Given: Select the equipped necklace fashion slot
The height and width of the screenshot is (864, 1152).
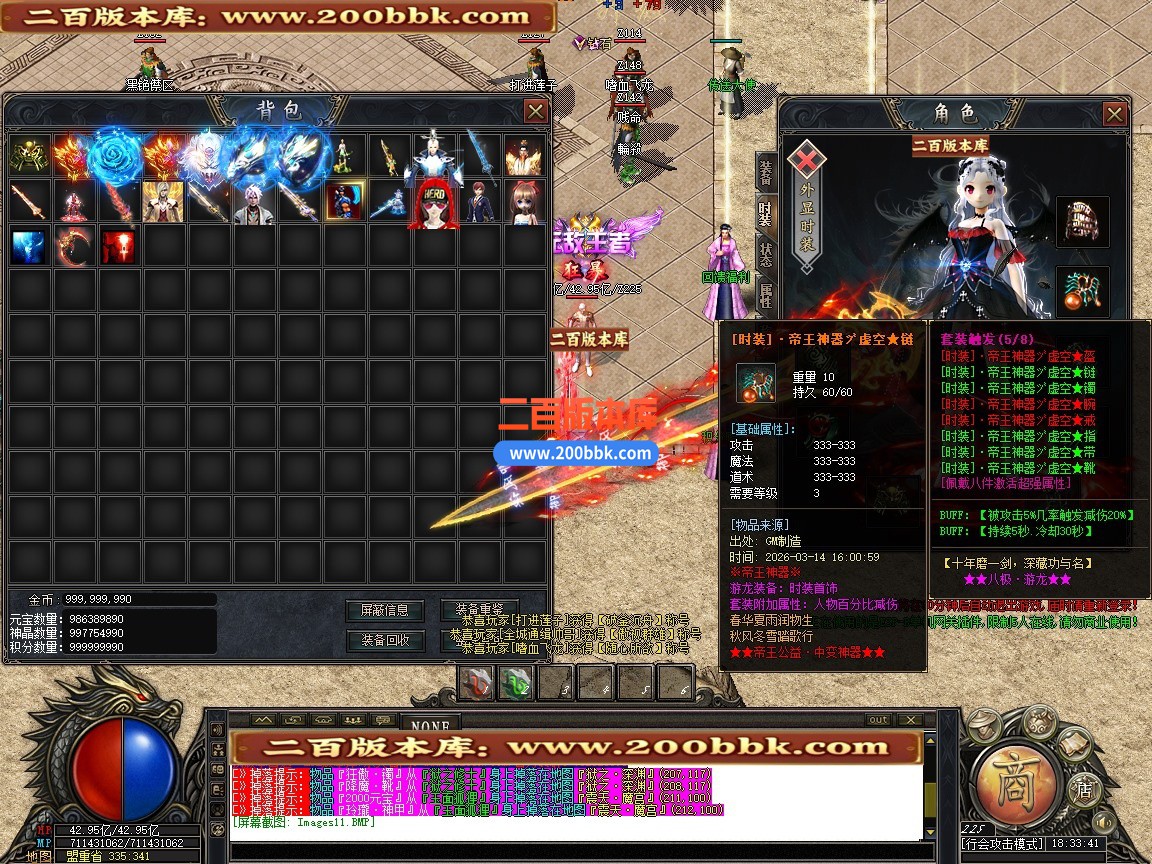Looking at the screenshot, I should [1082, 292].
